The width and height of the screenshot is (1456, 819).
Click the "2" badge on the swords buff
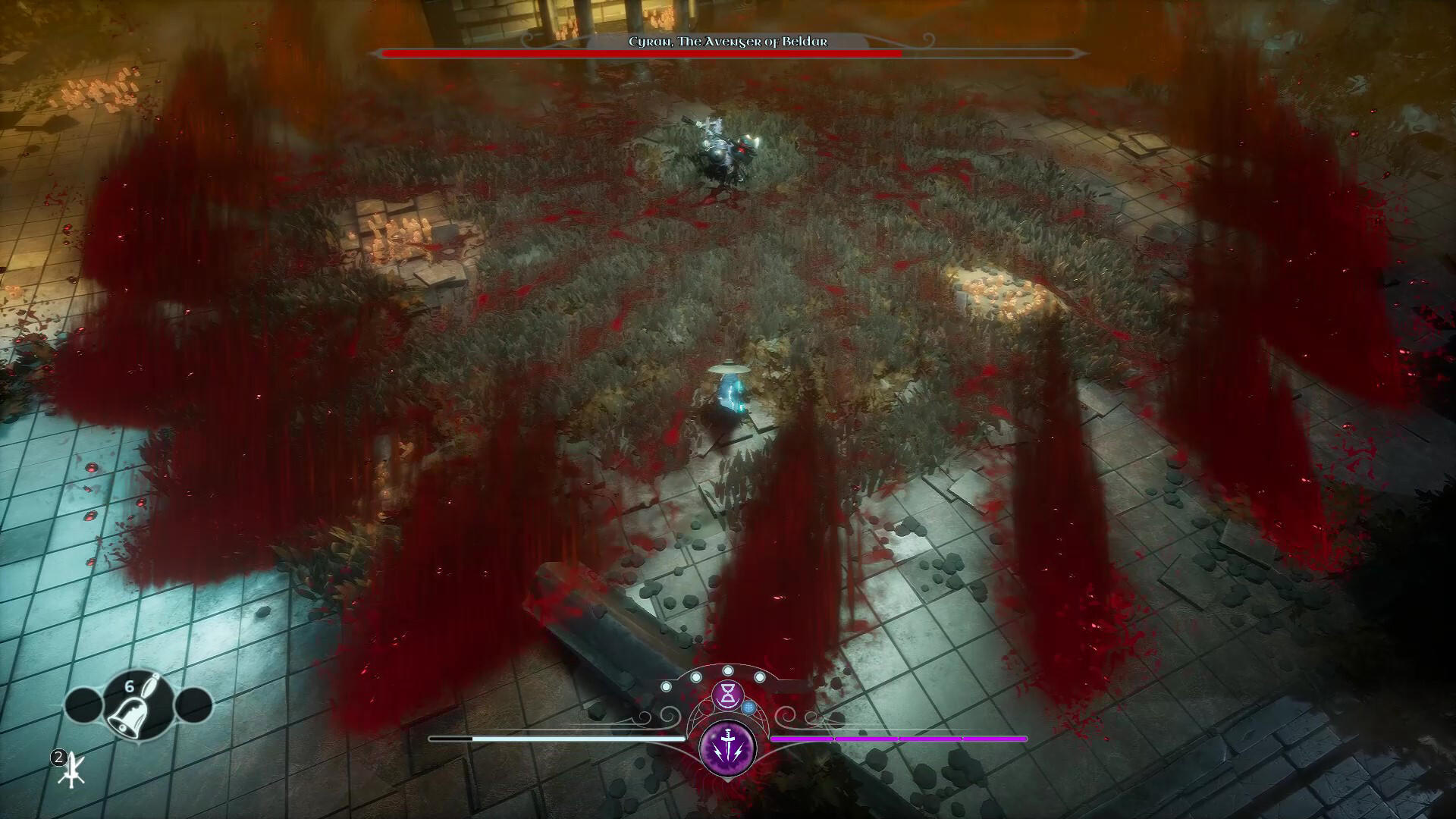pos(59,757)
